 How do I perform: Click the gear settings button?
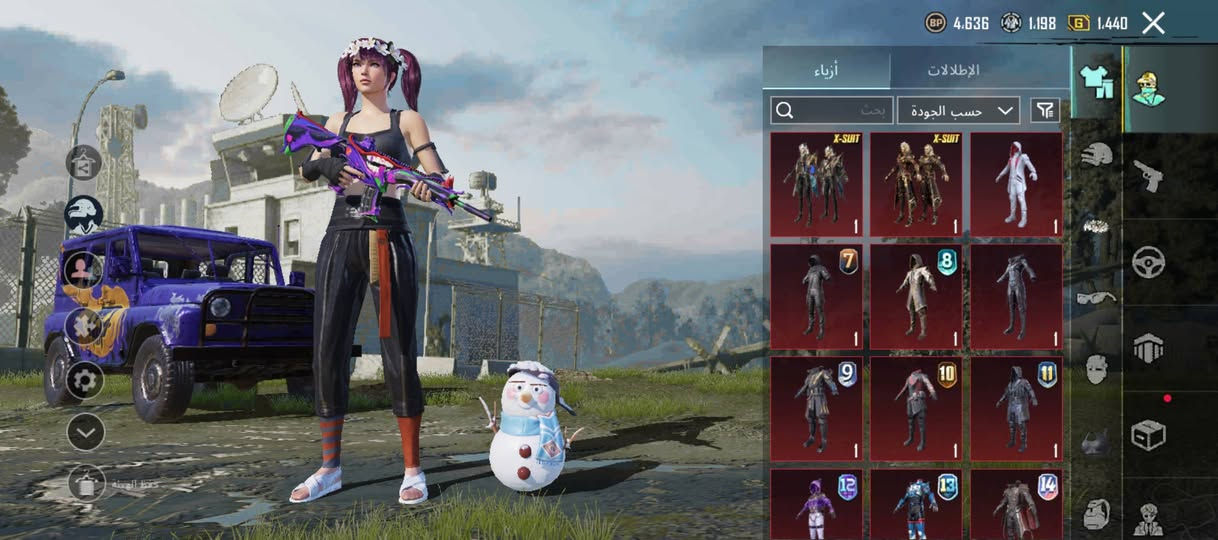pyautogui.click(x=84, y=380)
